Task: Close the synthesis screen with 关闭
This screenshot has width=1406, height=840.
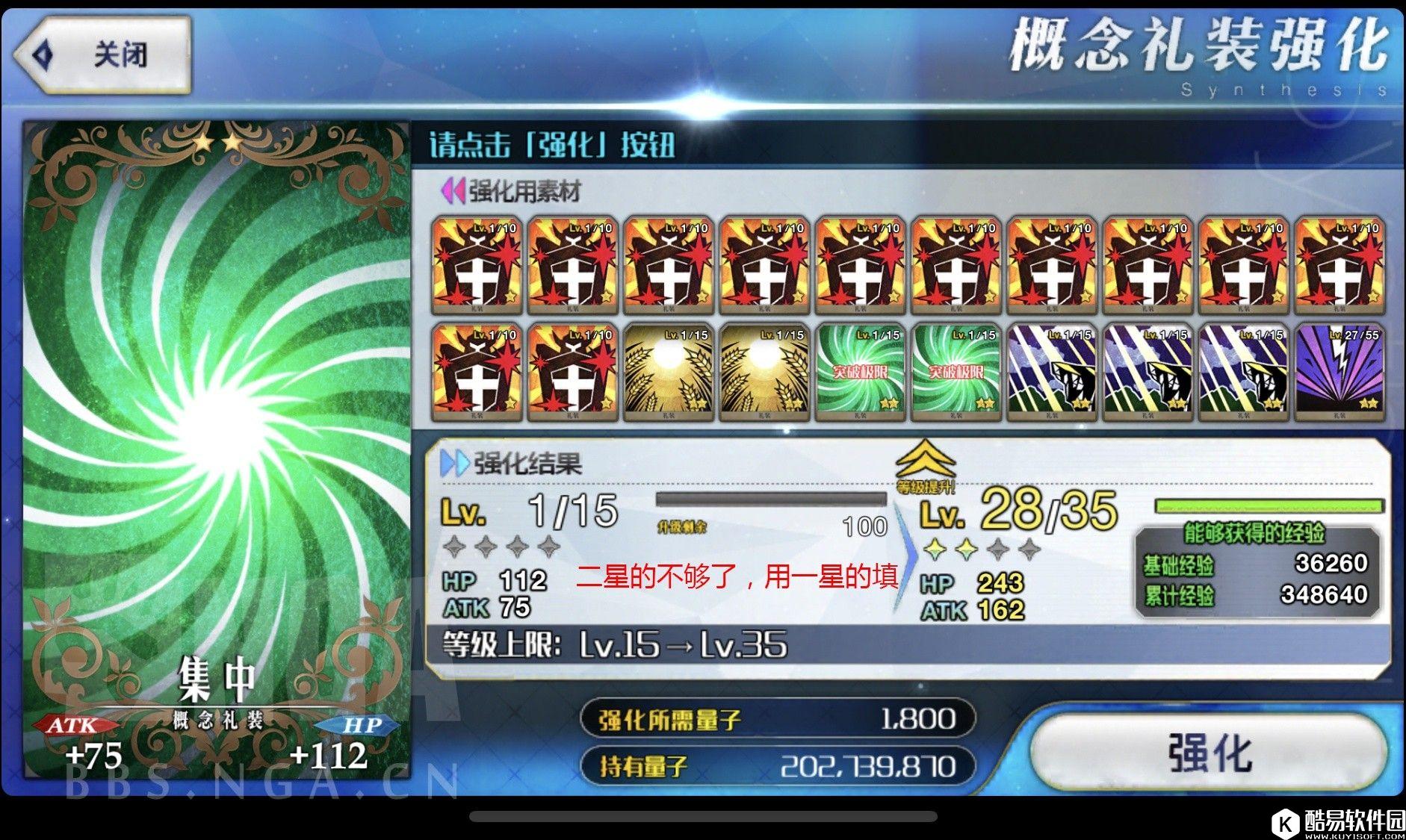Action: coord(103,55)
